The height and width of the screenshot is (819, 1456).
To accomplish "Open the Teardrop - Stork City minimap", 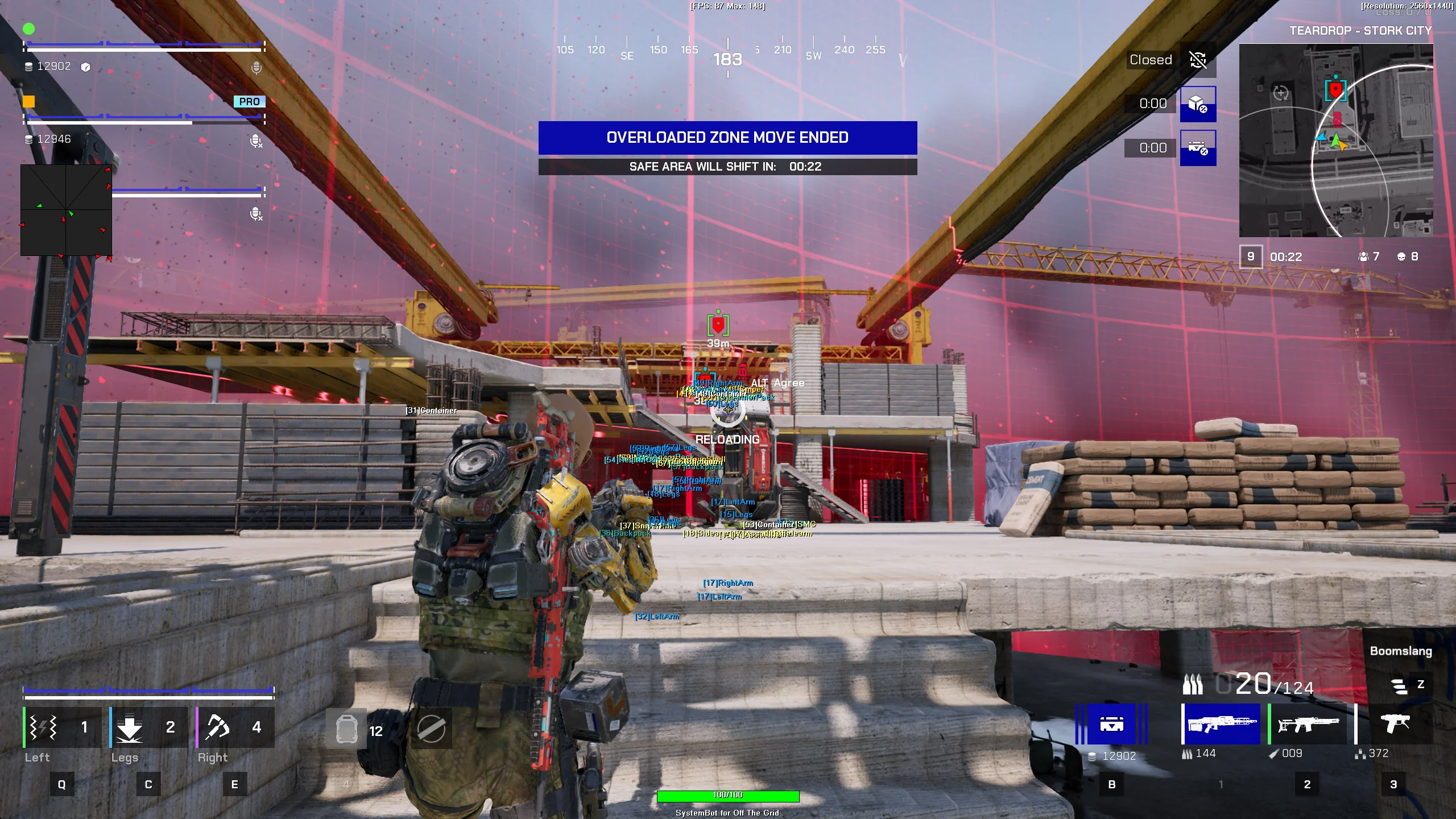I will (x=1335, y=140).
